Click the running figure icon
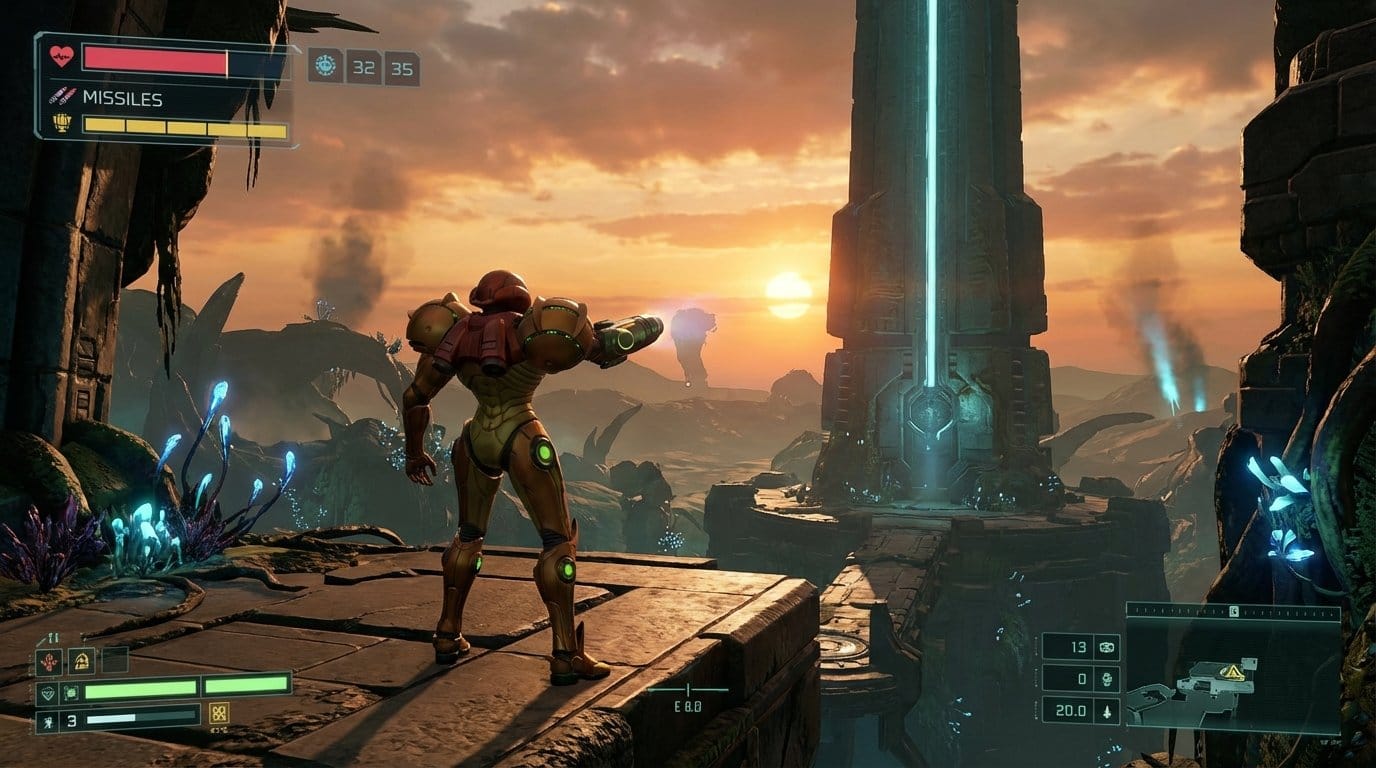The width and height of the screenshot is (1376, 768). 48,720
